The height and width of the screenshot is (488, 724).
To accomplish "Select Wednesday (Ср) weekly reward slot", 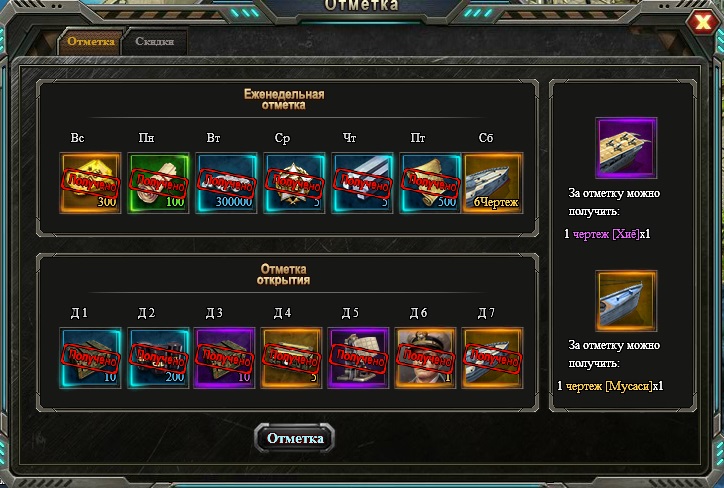I will pyautogui.click(x=294, y=182).
